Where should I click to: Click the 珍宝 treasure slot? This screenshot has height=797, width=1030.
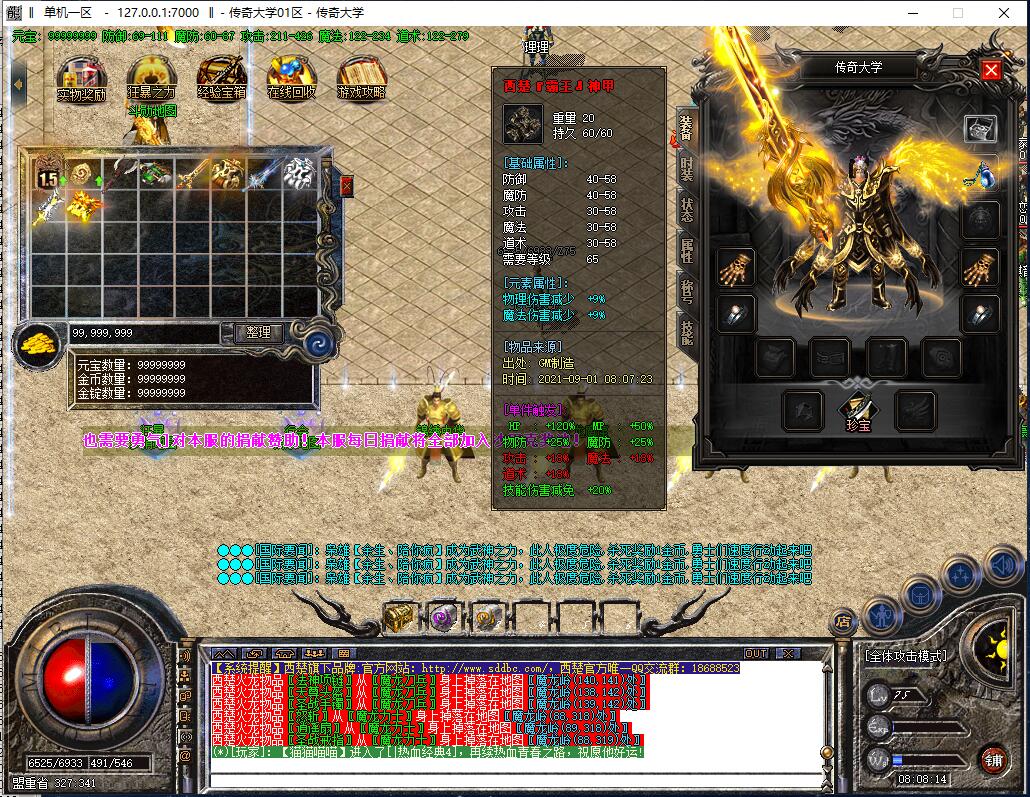click(859, 407)
